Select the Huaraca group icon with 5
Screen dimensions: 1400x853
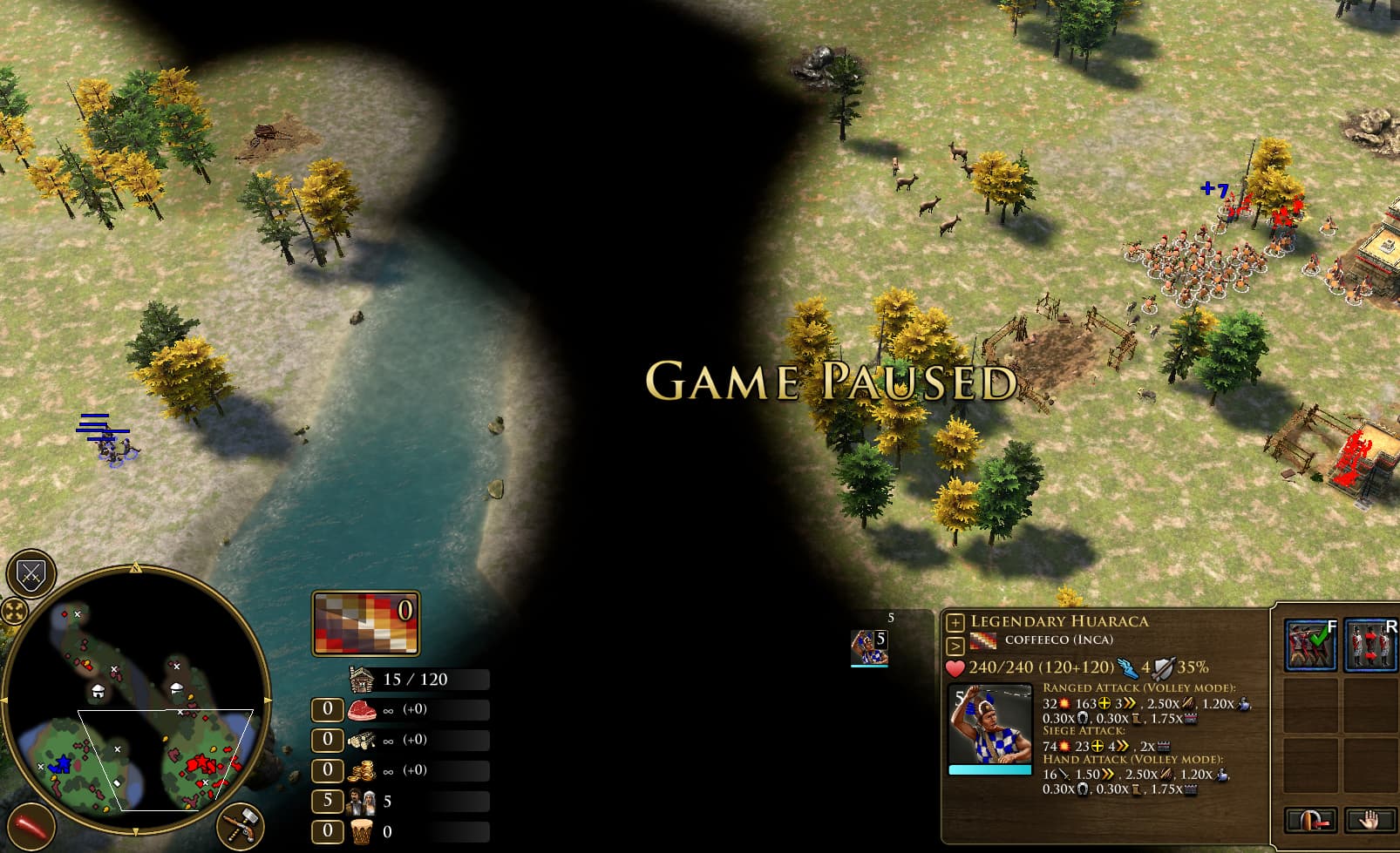[869, 647]
